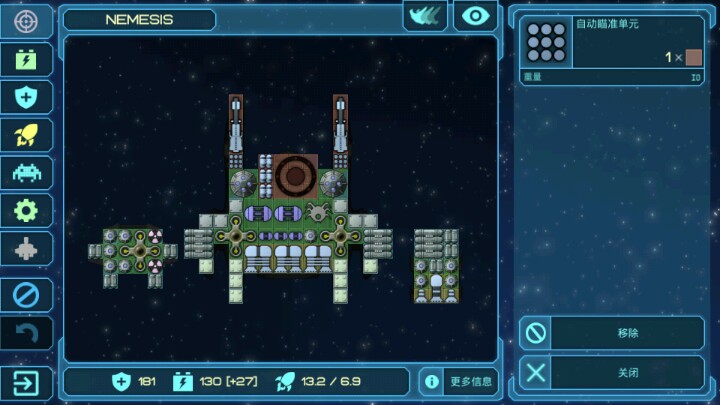
Task: Toggle the eye visibility button
Action: (475, 16)
